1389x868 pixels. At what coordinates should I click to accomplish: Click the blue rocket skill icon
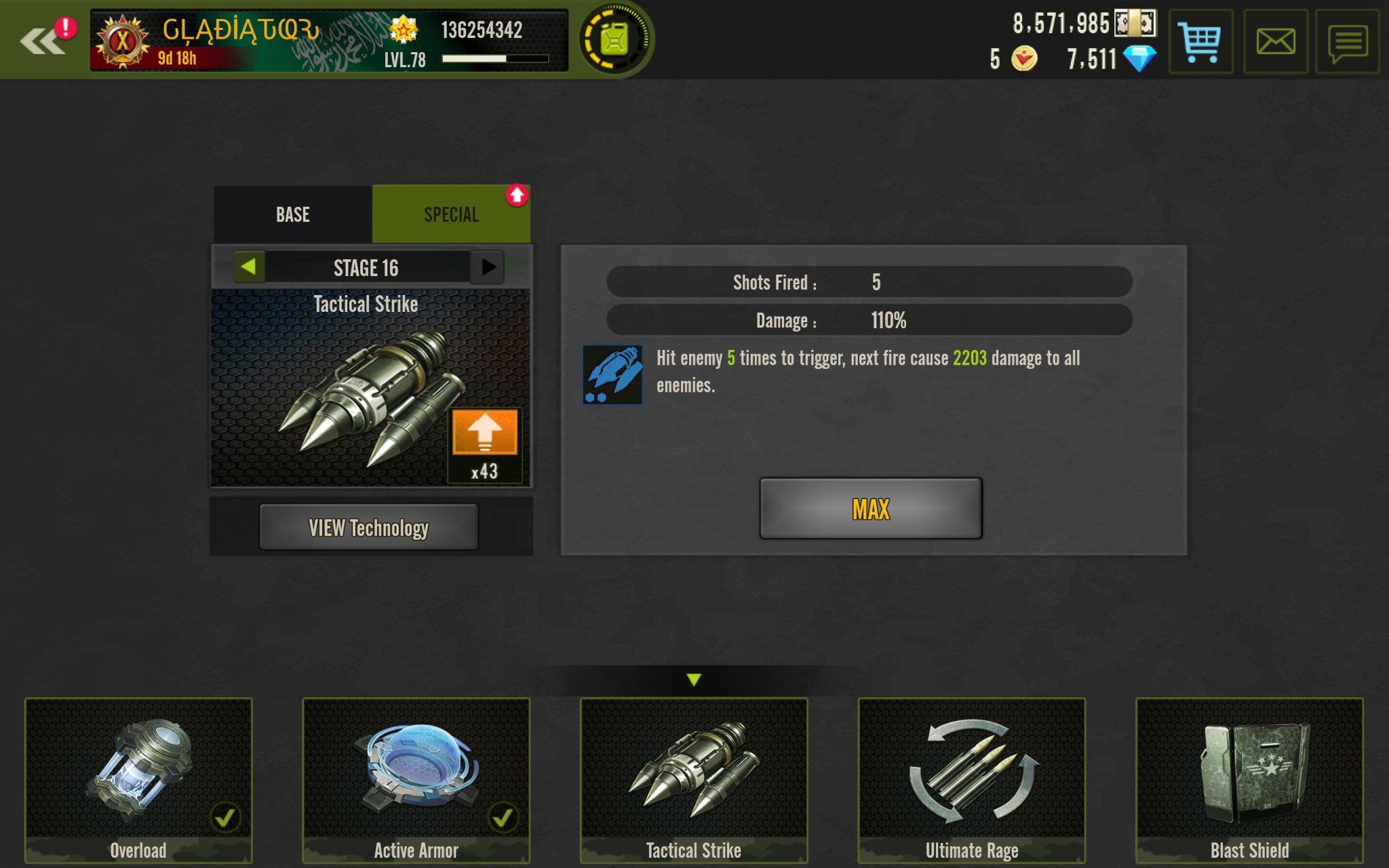612,375
